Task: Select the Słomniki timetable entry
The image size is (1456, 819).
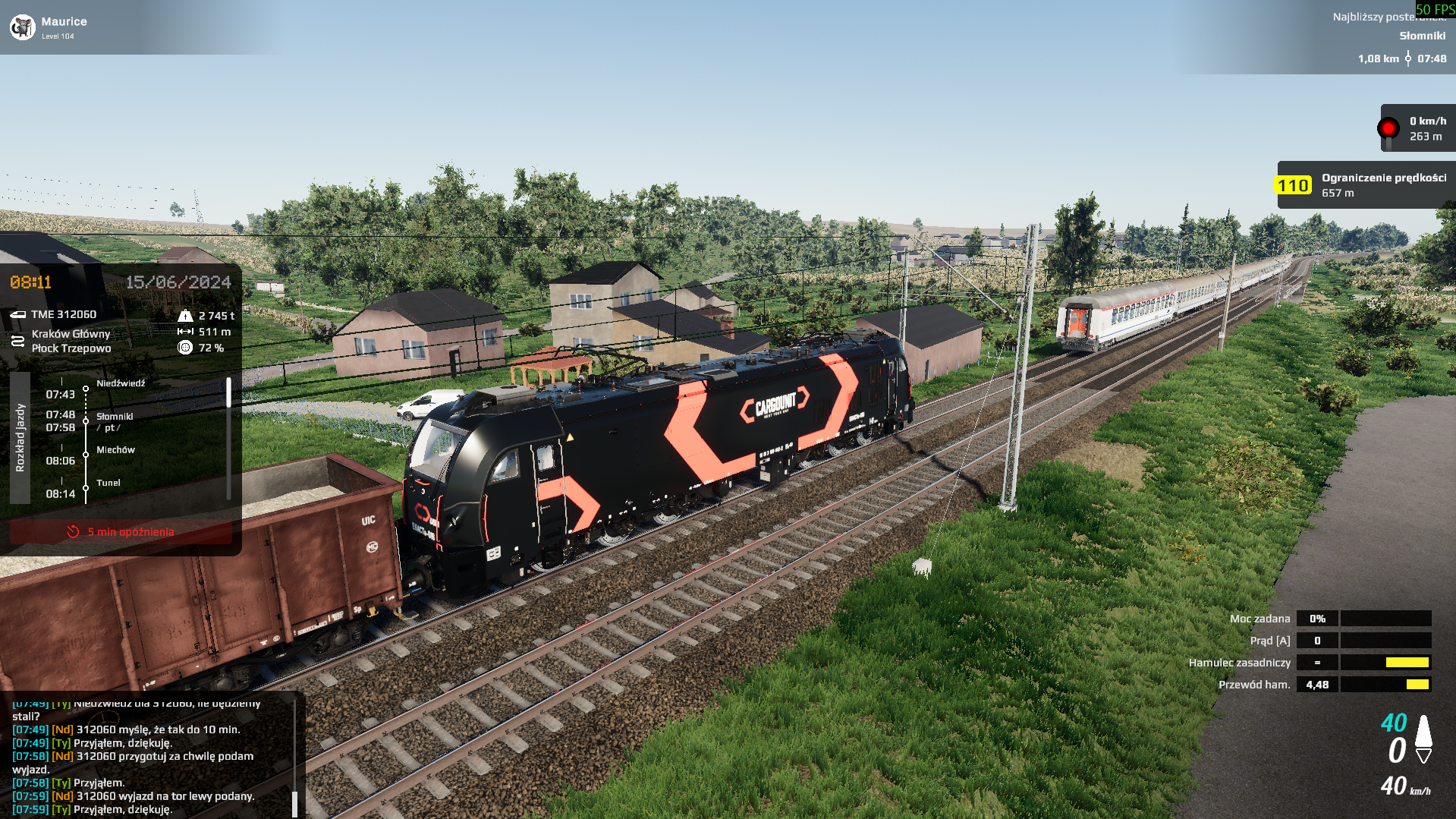Action: pyautogui.click(x=115, y=417)
